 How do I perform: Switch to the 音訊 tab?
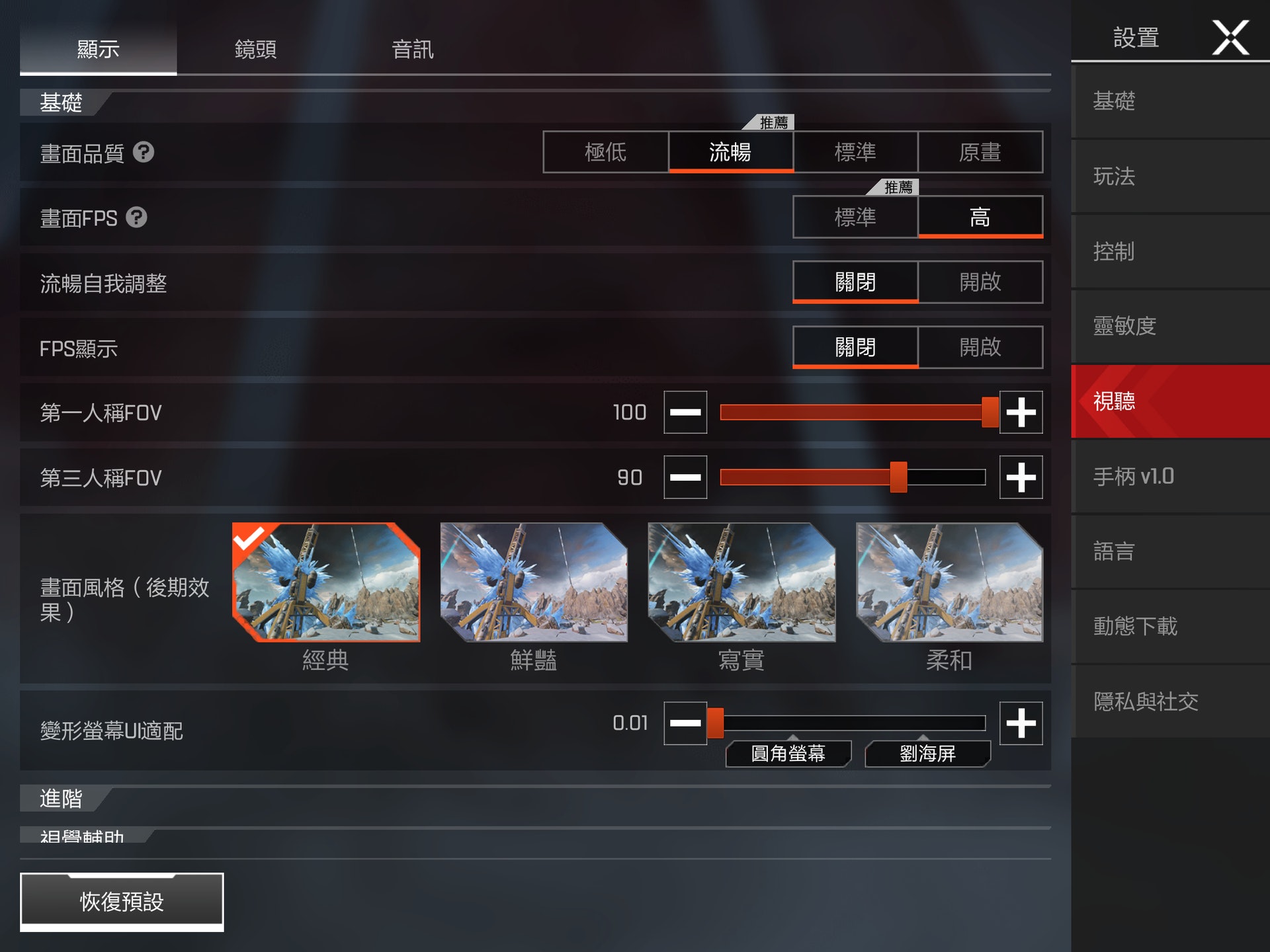tap(412, 49)
